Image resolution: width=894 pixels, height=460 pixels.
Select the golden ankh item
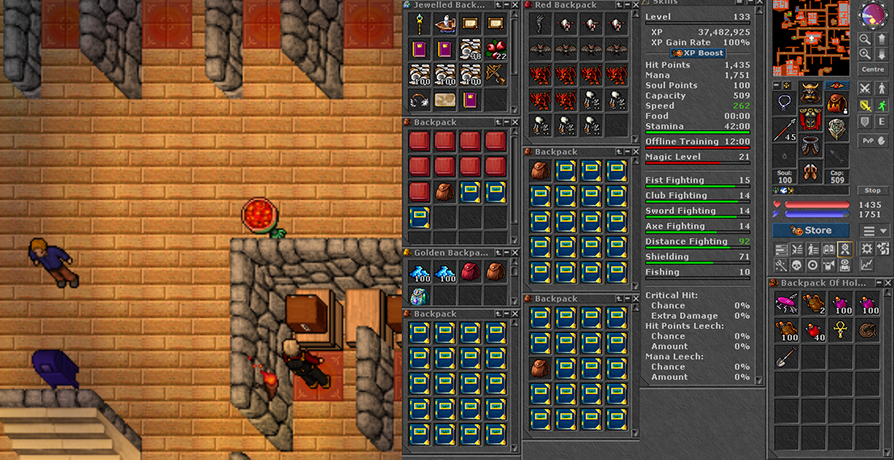coord(839,330)
